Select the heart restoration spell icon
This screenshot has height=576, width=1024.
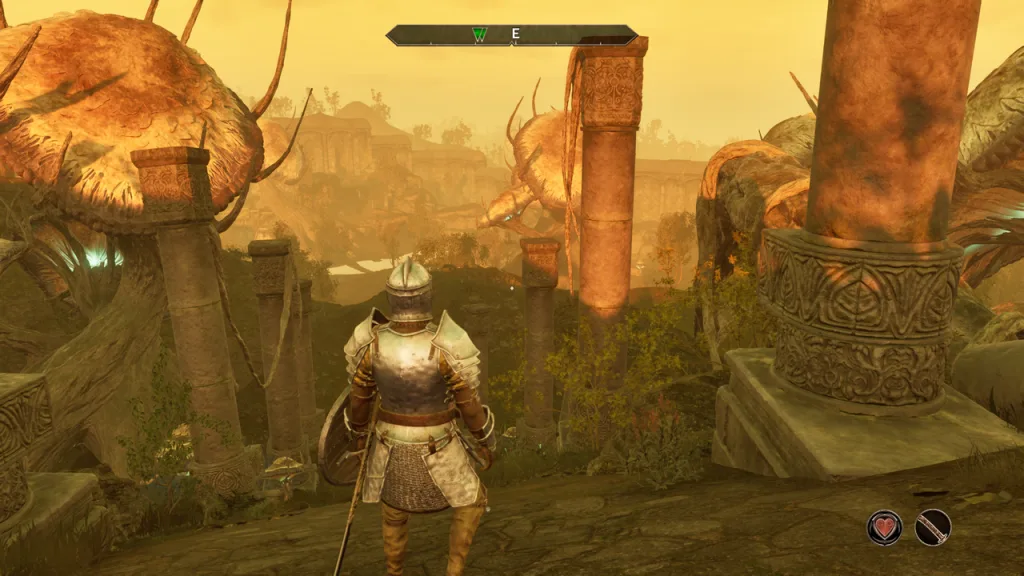click(884, 527)
